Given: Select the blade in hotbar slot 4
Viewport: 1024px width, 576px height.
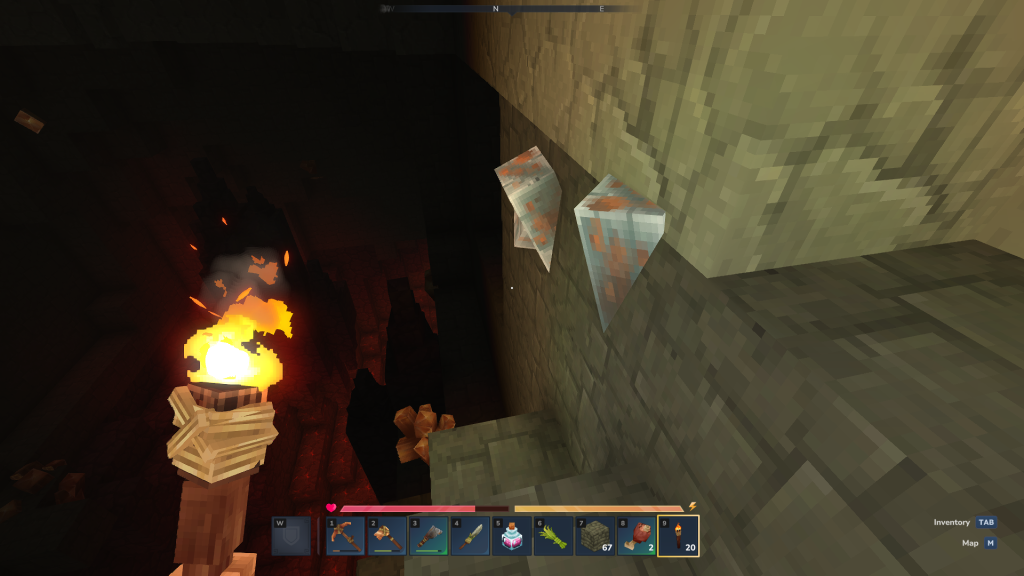Looking at the screenshot, I should pos(470,535).
